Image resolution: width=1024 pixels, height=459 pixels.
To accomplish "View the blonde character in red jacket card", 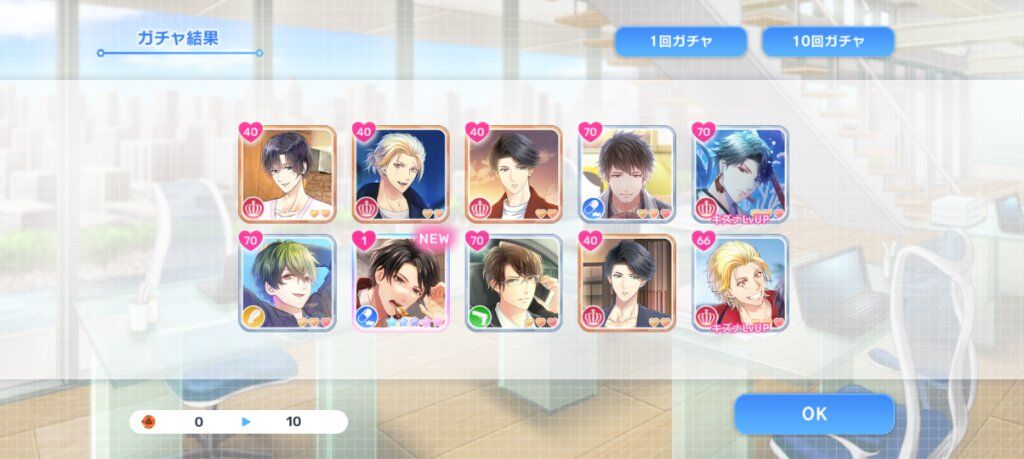I will [x=741, y=283].
